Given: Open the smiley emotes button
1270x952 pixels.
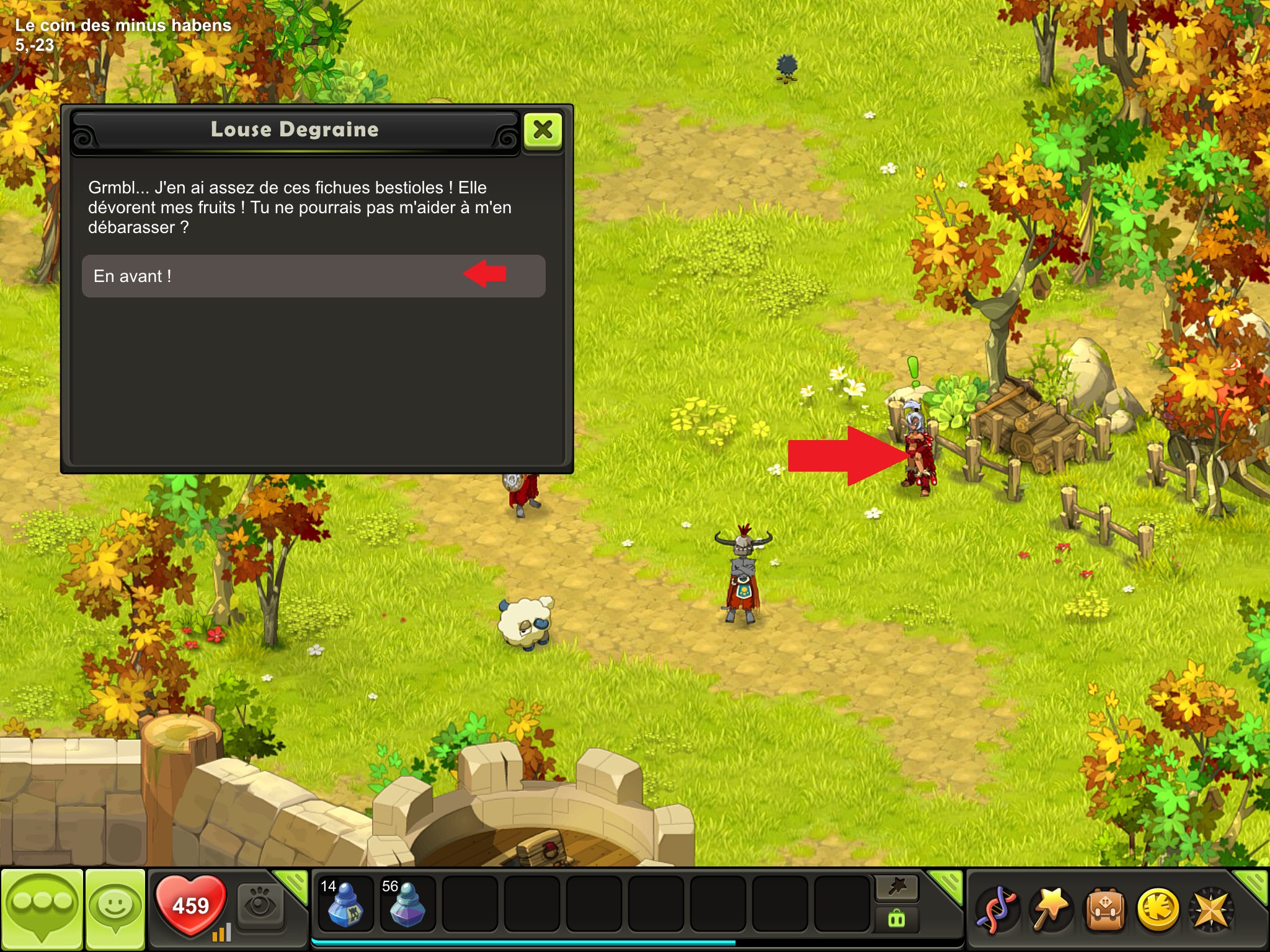Looking at the screenshot, I should tap(115, 909).
